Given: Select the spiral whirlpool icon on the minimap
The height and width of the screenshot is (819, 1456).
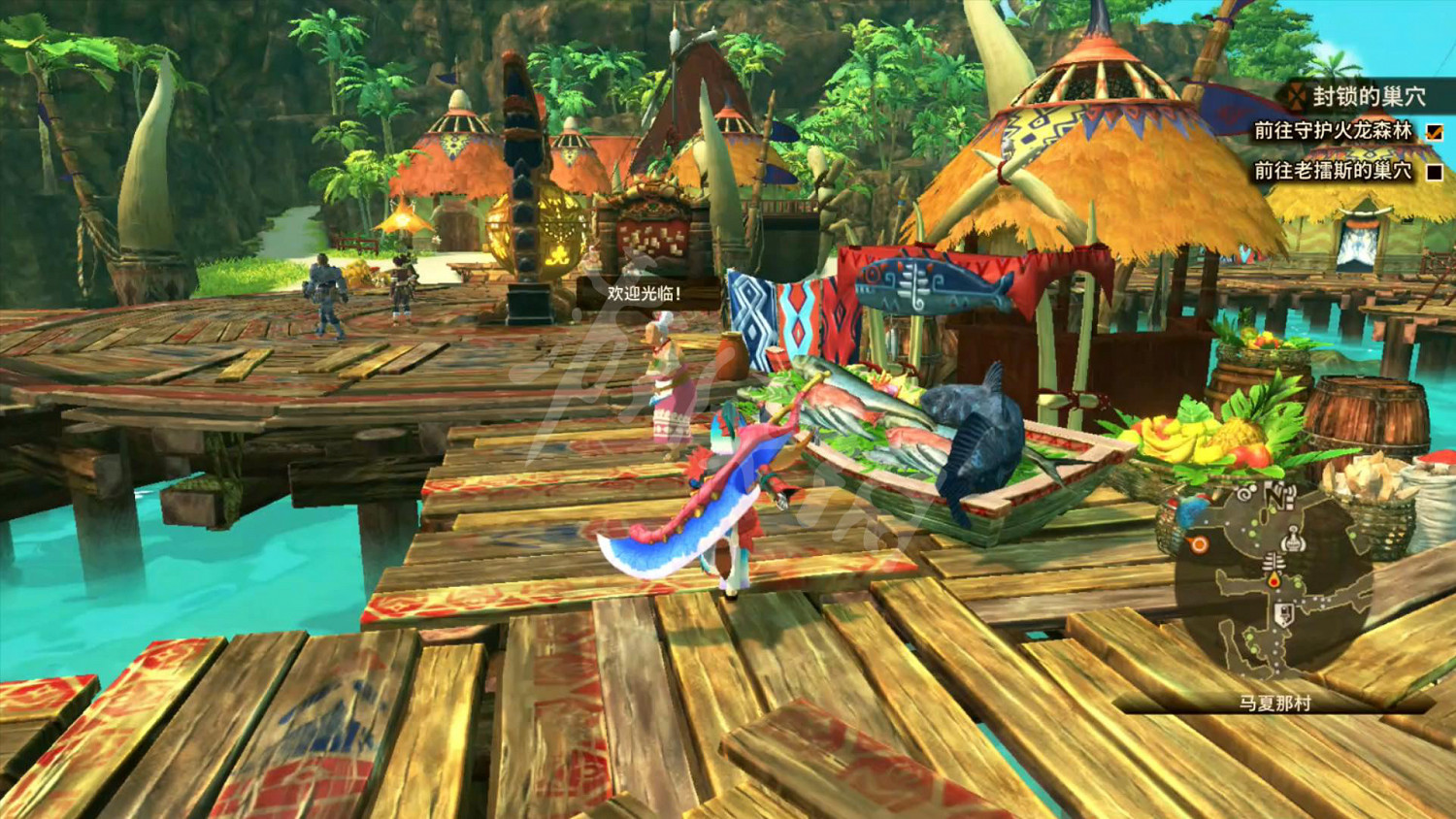Looking at the screenshot, I should 1244,494.
